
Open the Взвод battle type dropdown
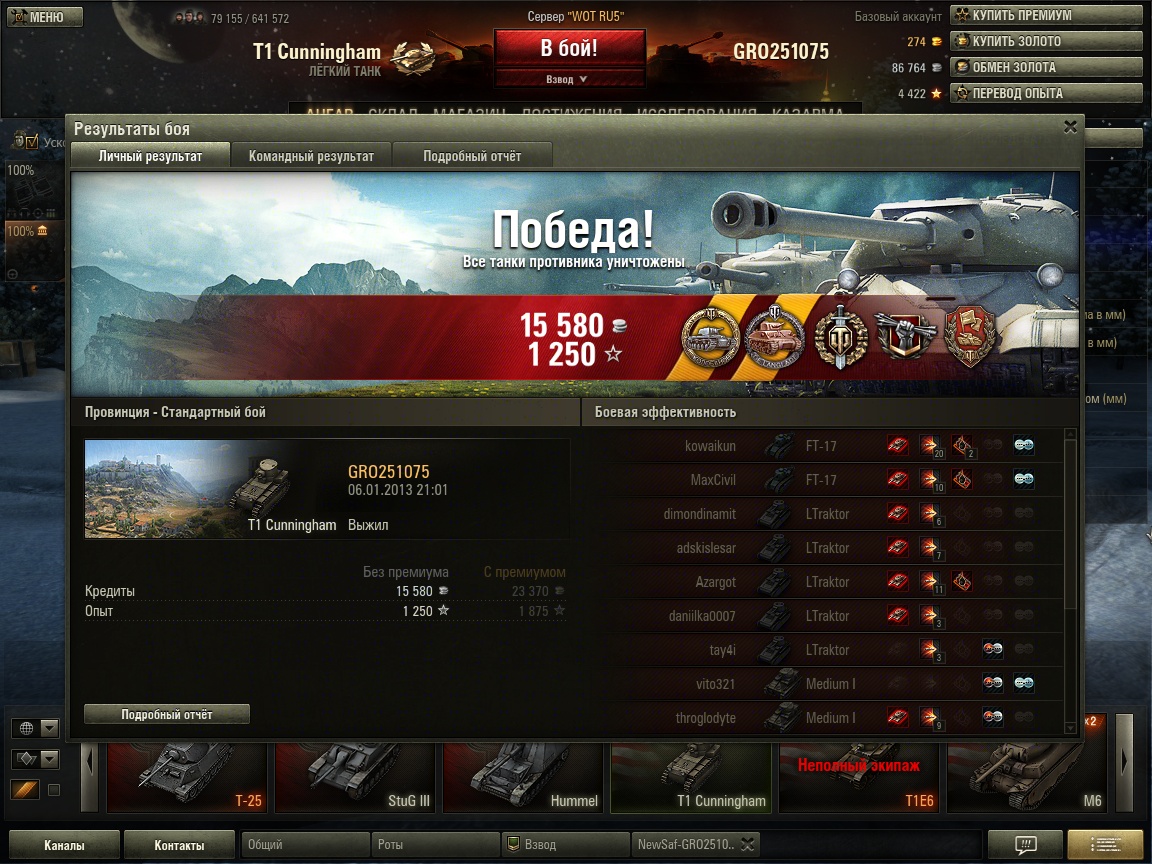pos(569,79)
